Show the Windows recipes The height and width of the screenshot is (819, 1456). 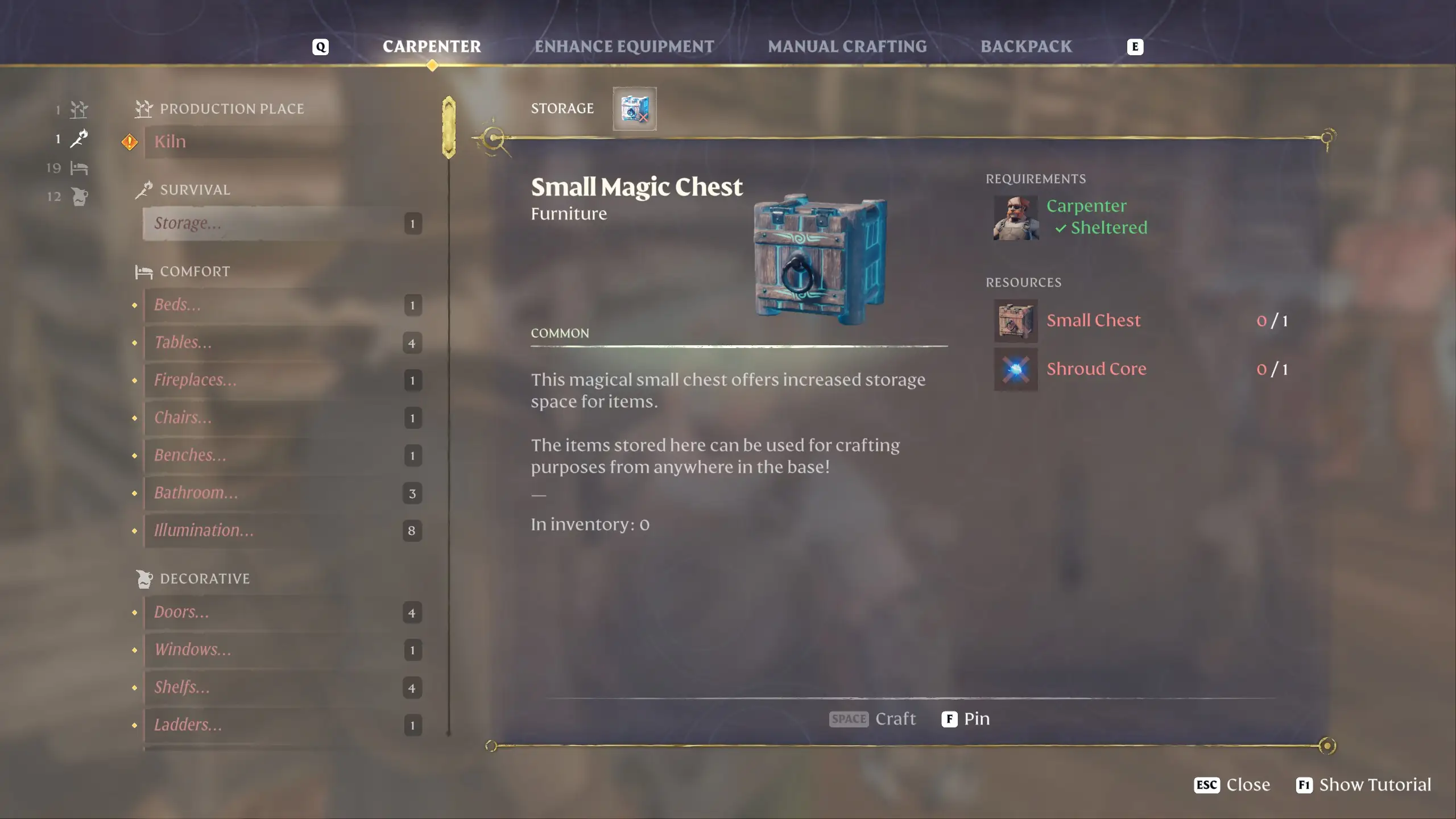pyautogui.click(x=282, y=650)
